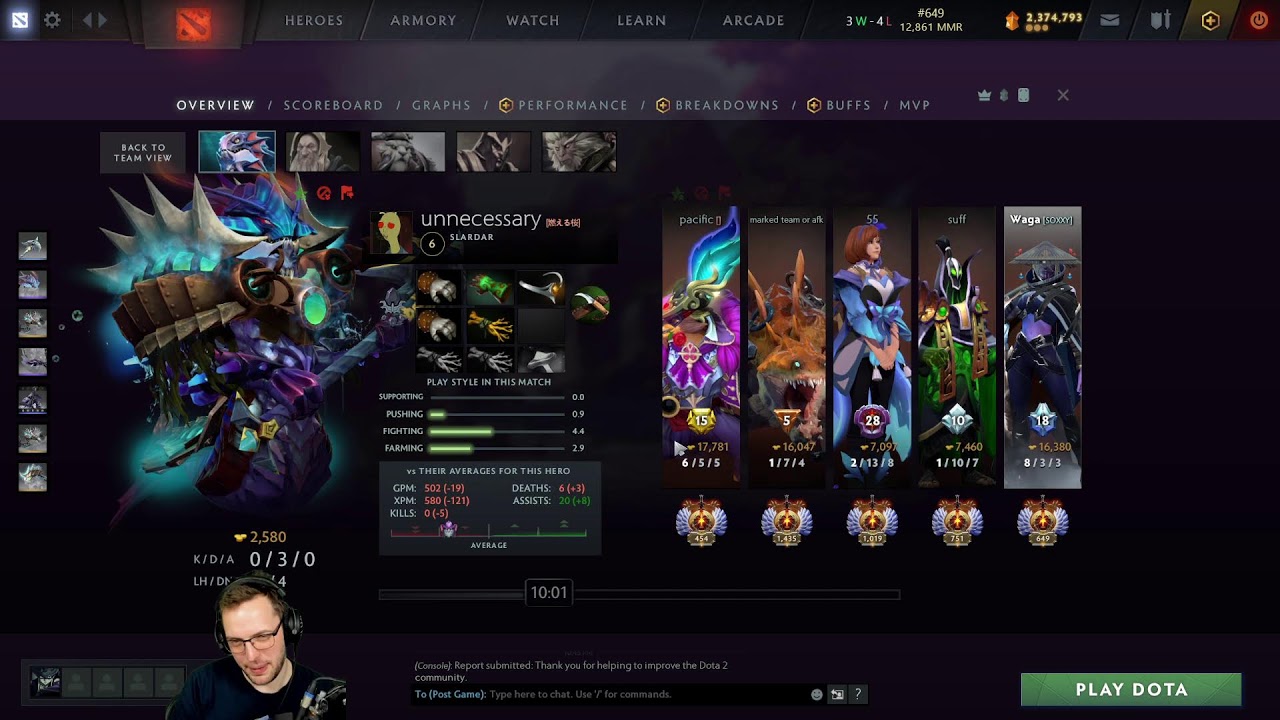Switch to the Buffs tab
This screenshot has height=720, width=1280.
(x=848, y=105)
